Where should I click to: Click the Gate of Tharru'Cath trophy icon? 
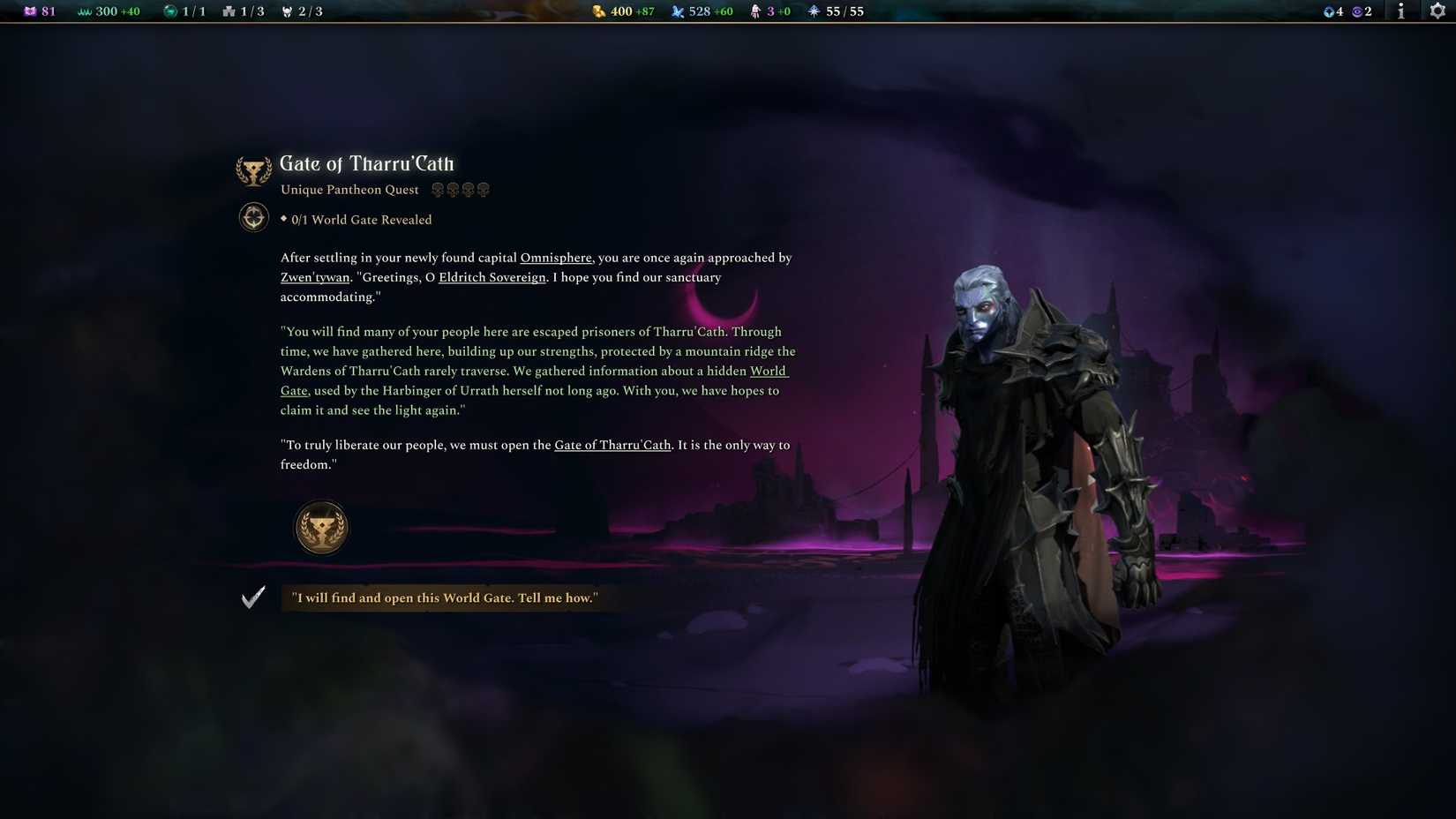[x=252, y=169]
